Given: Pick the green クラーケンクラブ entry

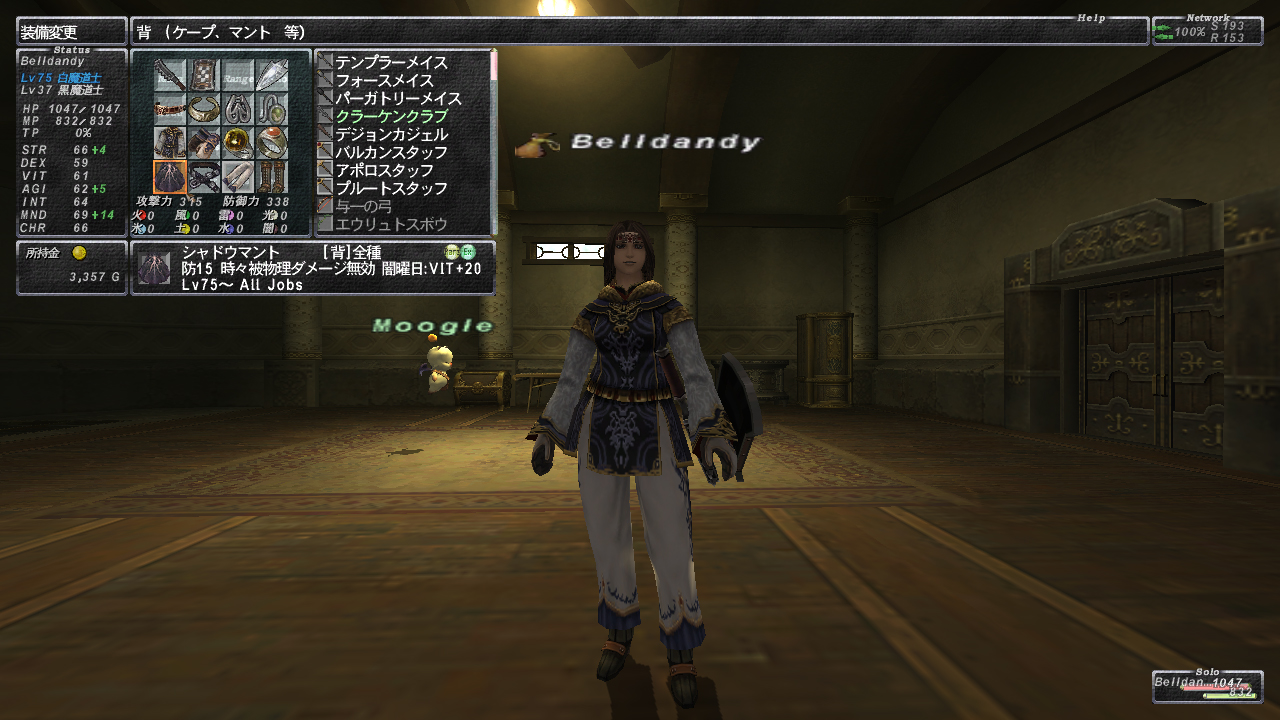Looking at the screenshot, I should 391,117.
